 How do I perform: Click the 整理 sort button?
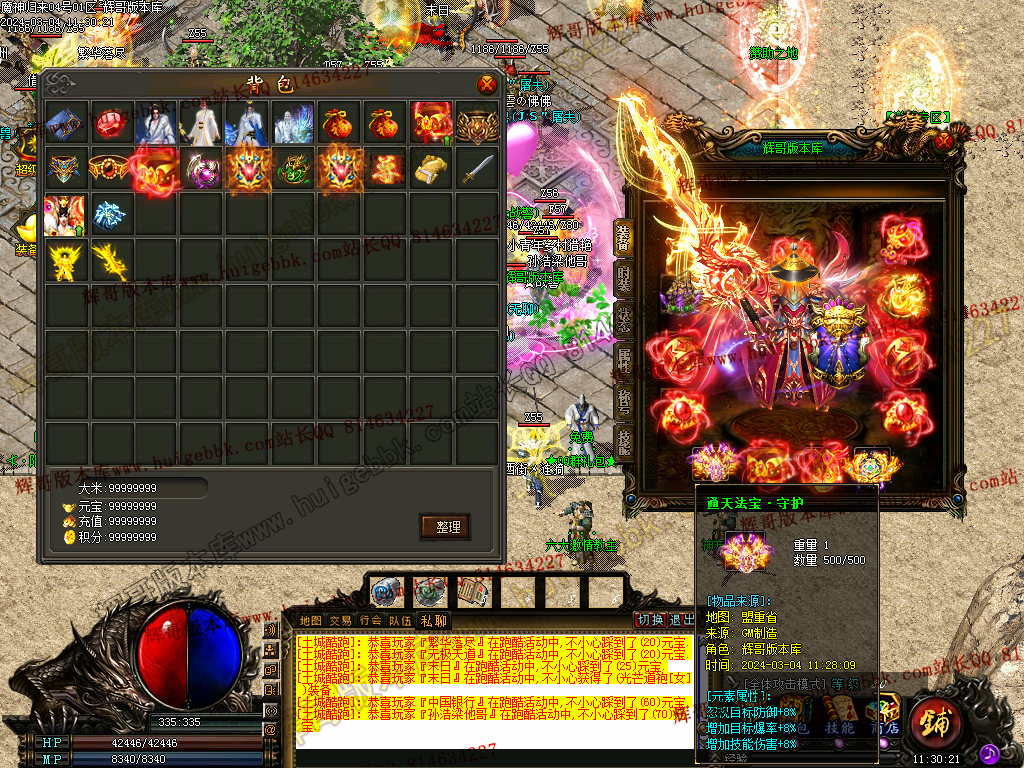445,526
